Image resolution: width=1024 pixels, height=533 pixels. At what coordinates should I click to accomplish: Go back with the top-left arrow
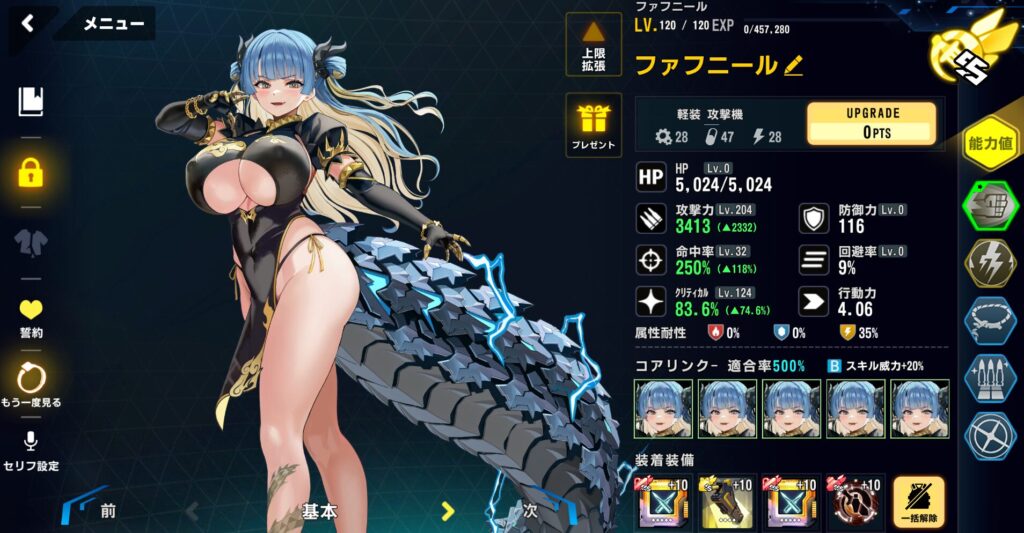27,23
